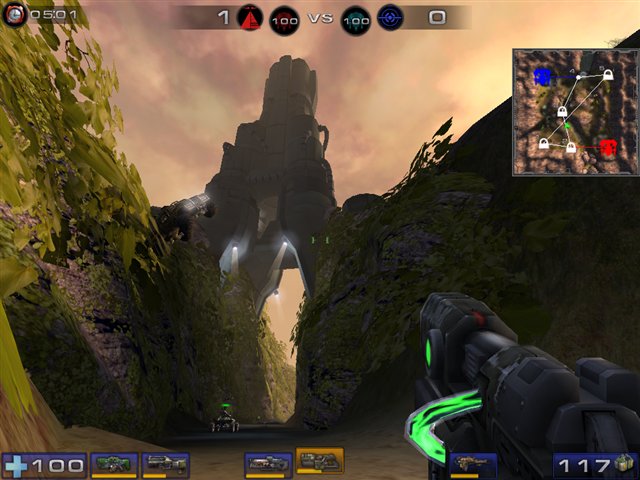Choose the gold-colored weapon slot
The width and height of the screenshot is (640, 480).
(473, 464)
